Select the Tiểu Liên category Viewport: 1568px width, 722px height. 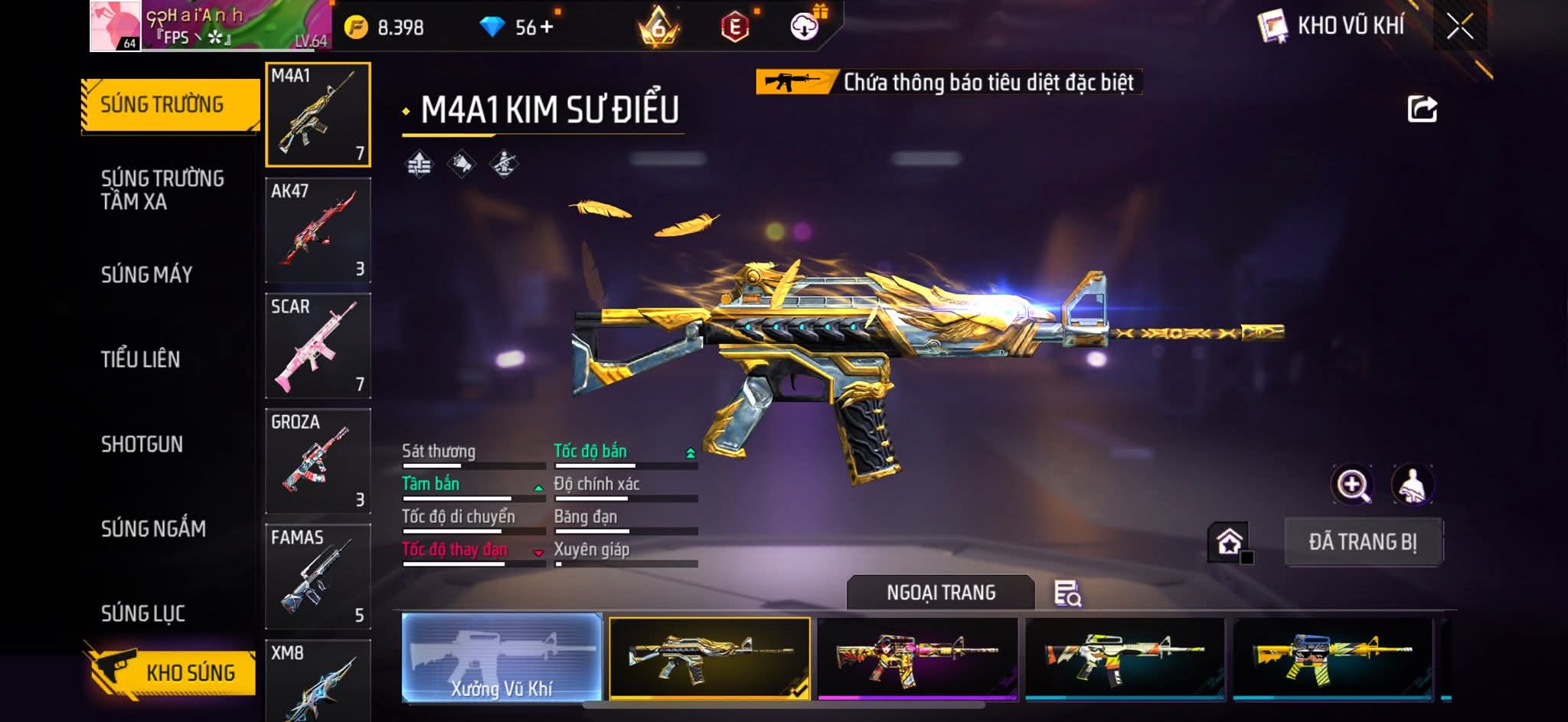click(x=140, y=359)
